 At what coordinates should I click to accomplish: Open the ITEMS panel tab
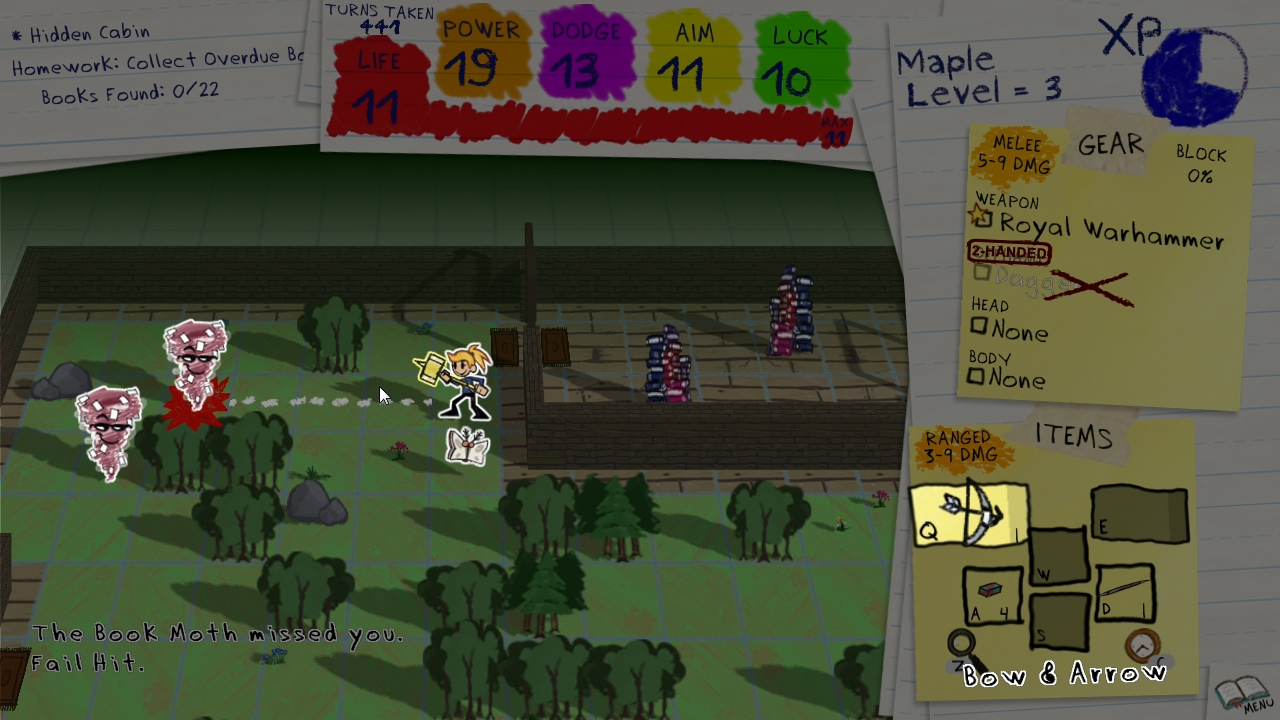(1075, 435)
